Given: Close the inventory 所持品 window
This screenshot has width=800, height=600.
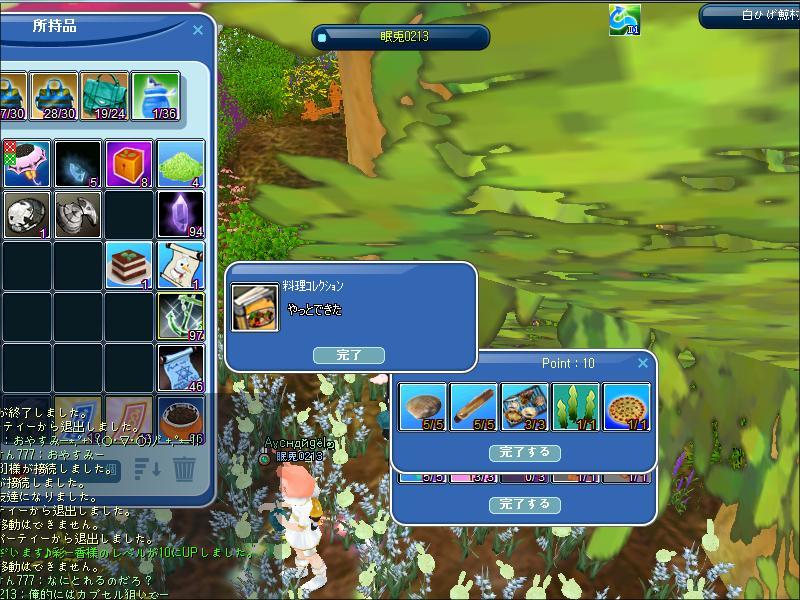Looking at the screenshot, I should tap(198, 30).
